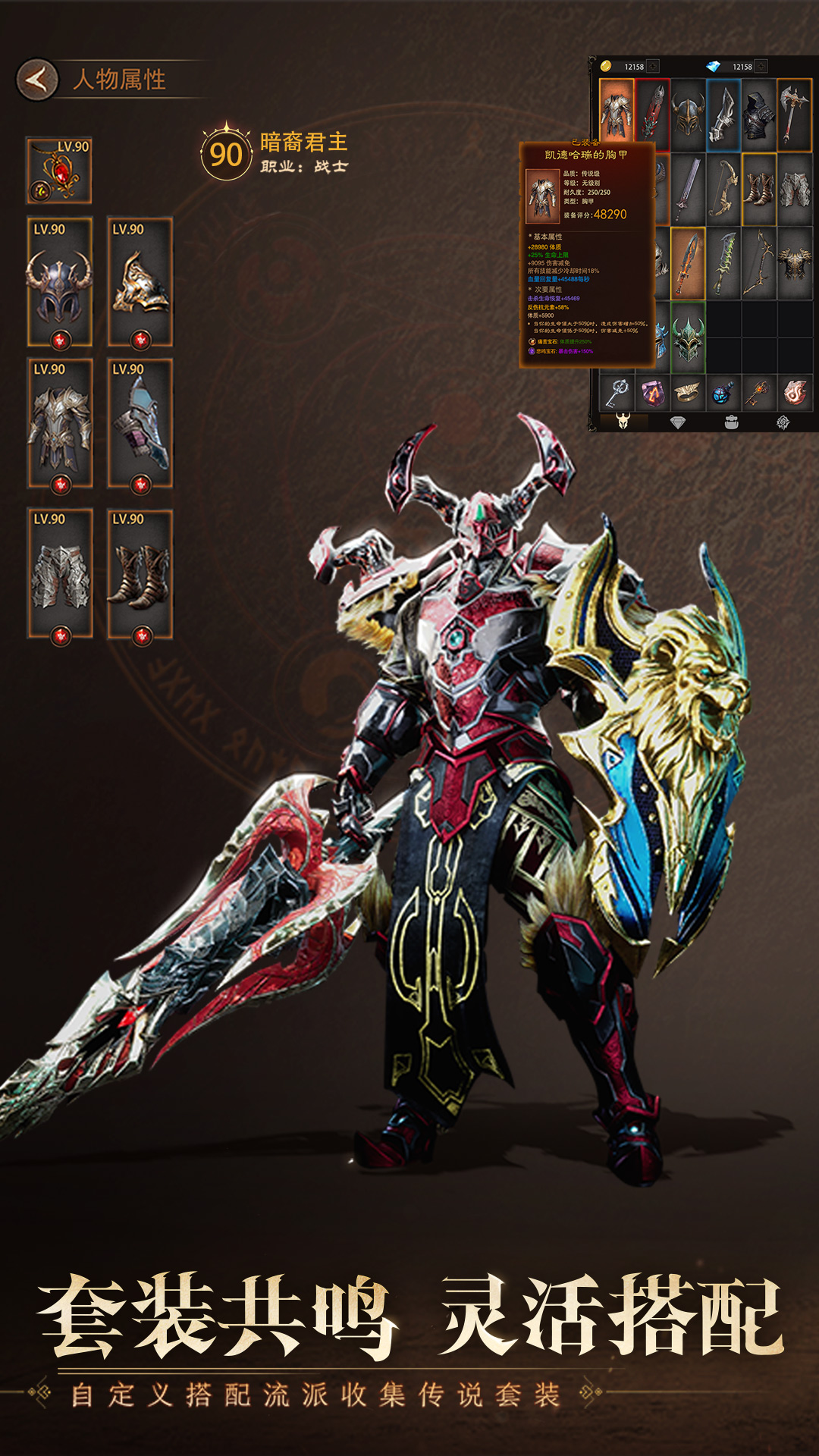This screenshot has height=1456, width=819.
Task: Inspect the equipped LV.90 chest armor slot
Action: pos(59,423)
